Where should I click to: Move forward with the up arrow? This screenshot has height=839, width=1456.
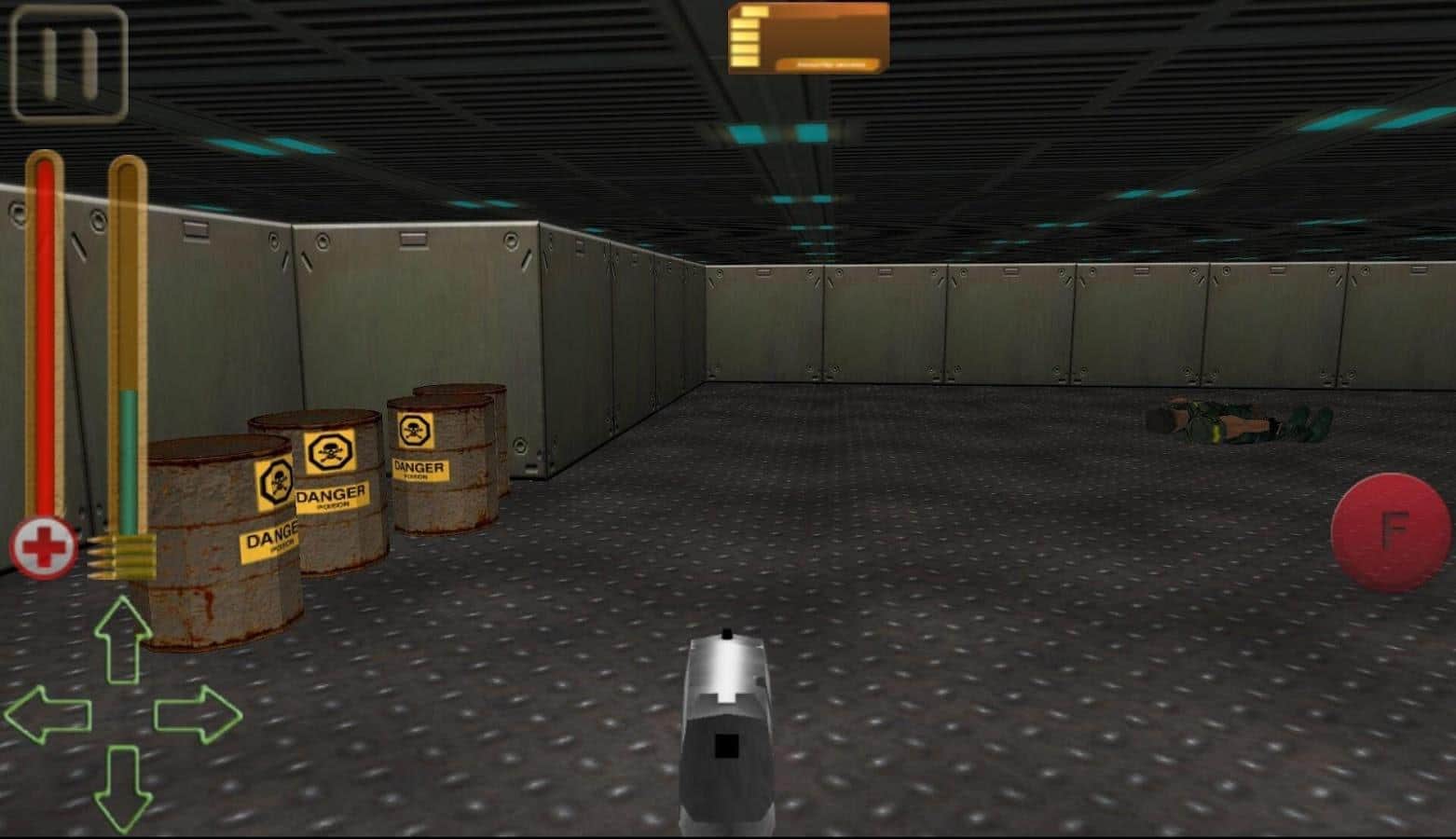(123, 640)
